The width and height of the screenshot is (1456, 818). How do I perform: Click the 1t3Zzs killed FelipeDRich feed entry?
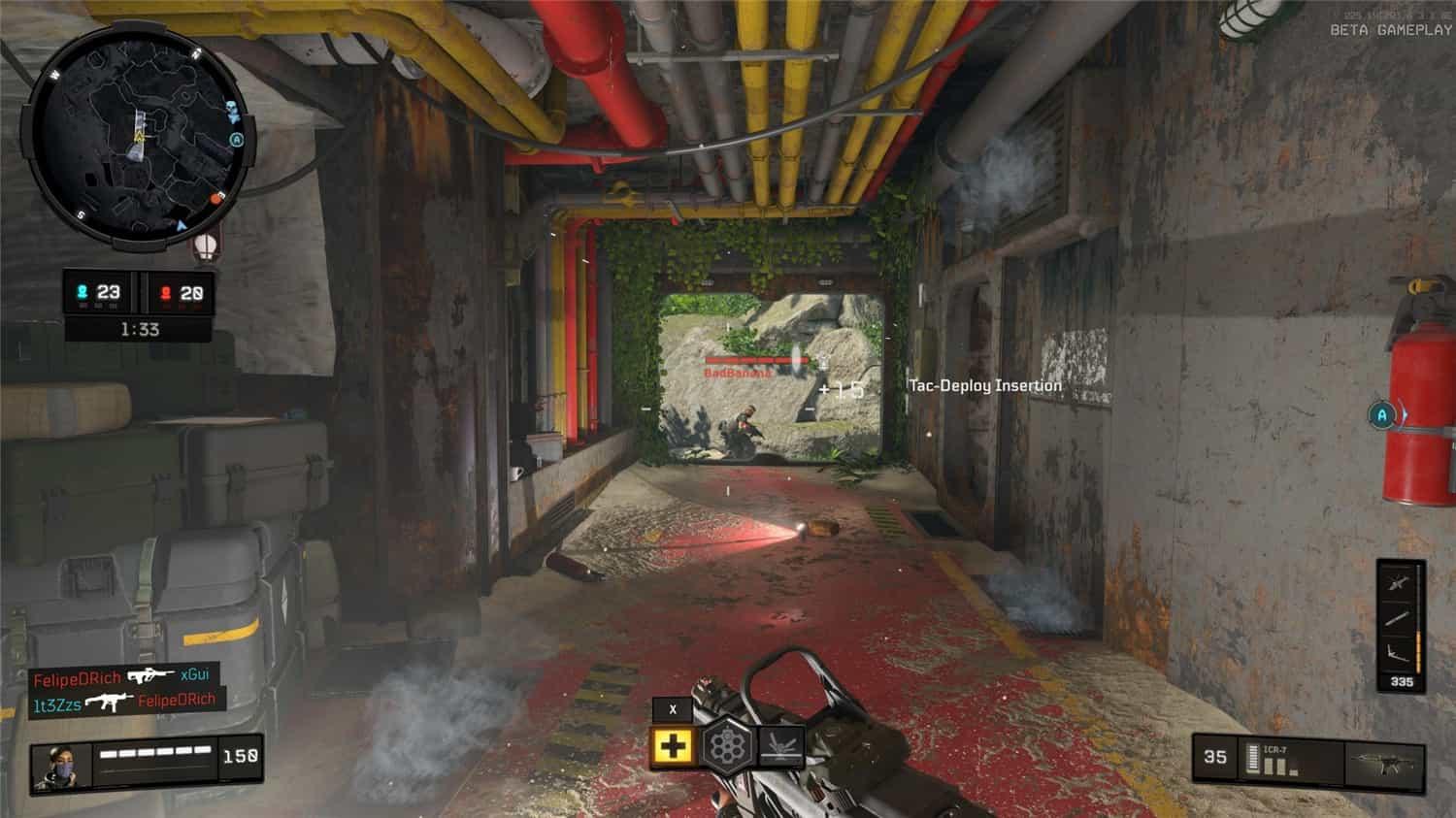pyautogui.click(x=124, y=702)
